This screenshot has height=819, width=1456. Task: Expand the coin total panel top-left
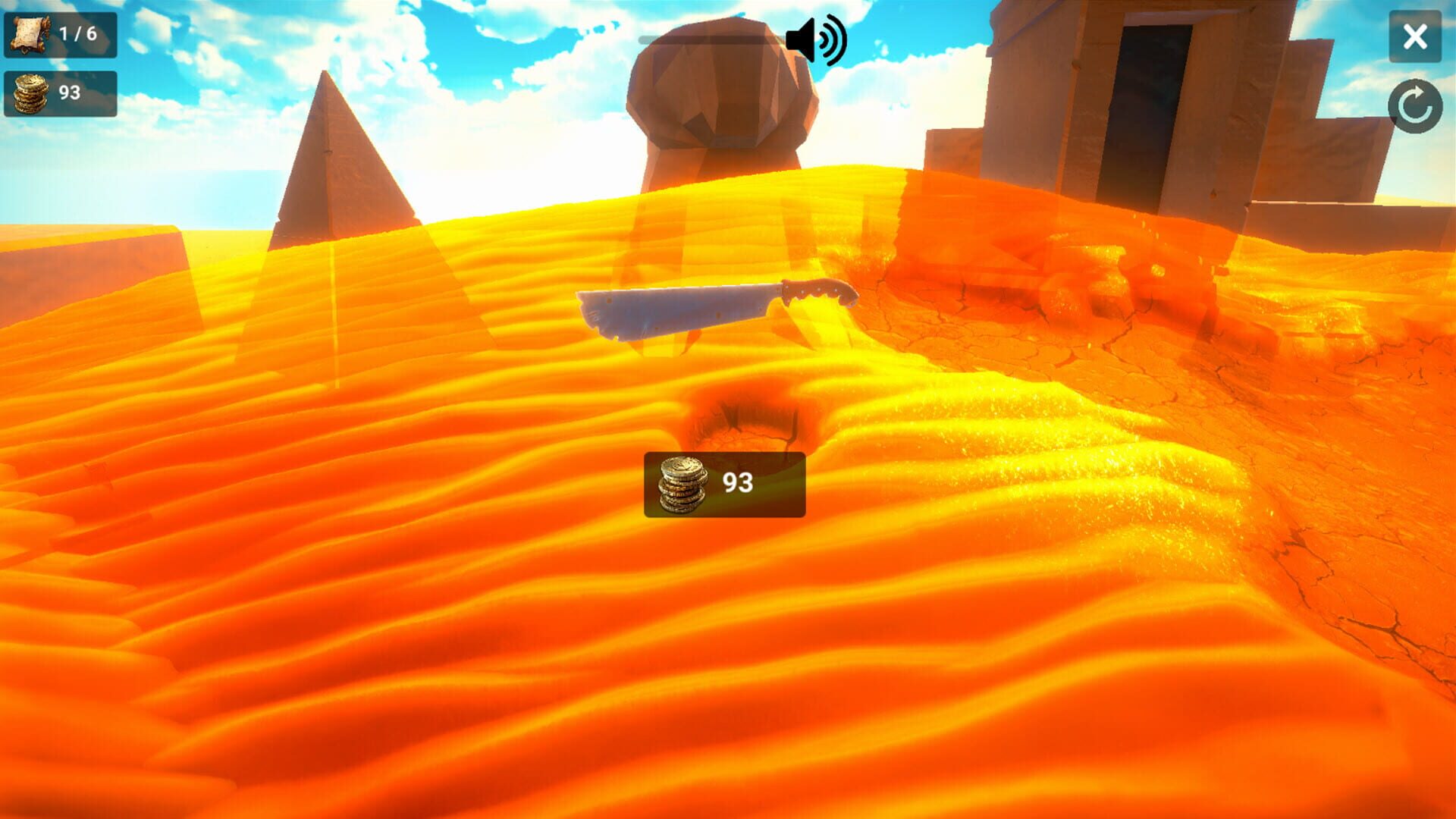pyautogui.click(x=62, y=93)
